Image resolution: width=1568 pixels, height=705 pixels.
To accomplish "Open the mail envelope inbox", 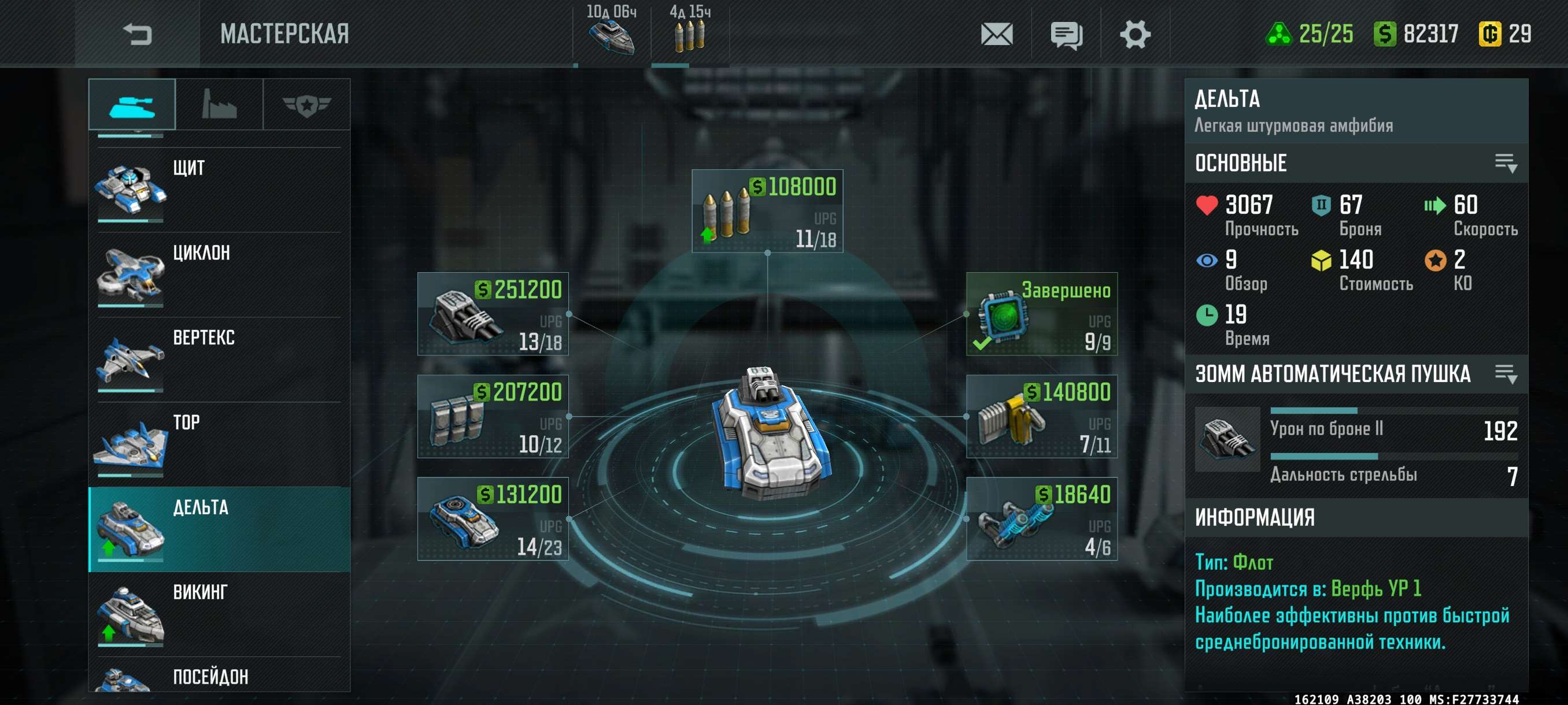I will [x=996, y=34].
